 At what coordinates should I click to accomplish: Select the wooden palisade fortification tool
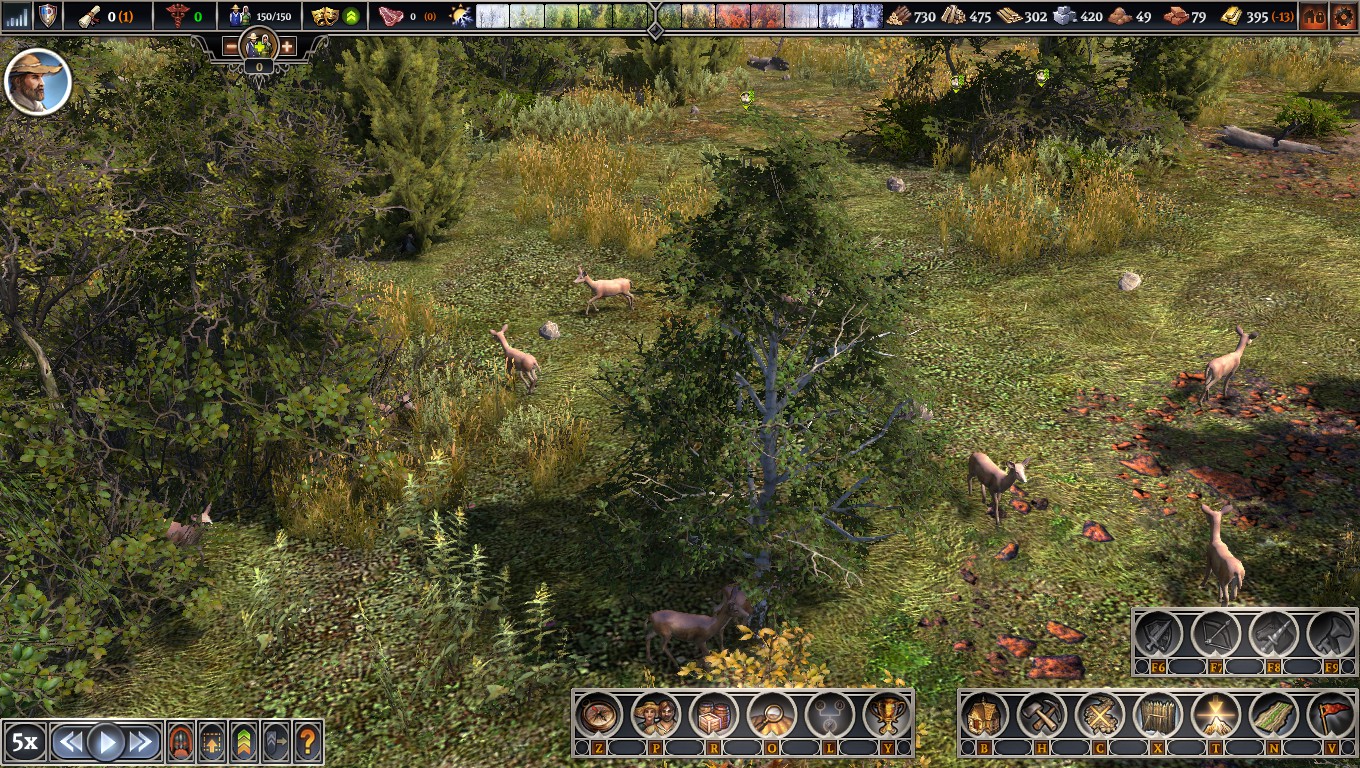click(1158, 715)
